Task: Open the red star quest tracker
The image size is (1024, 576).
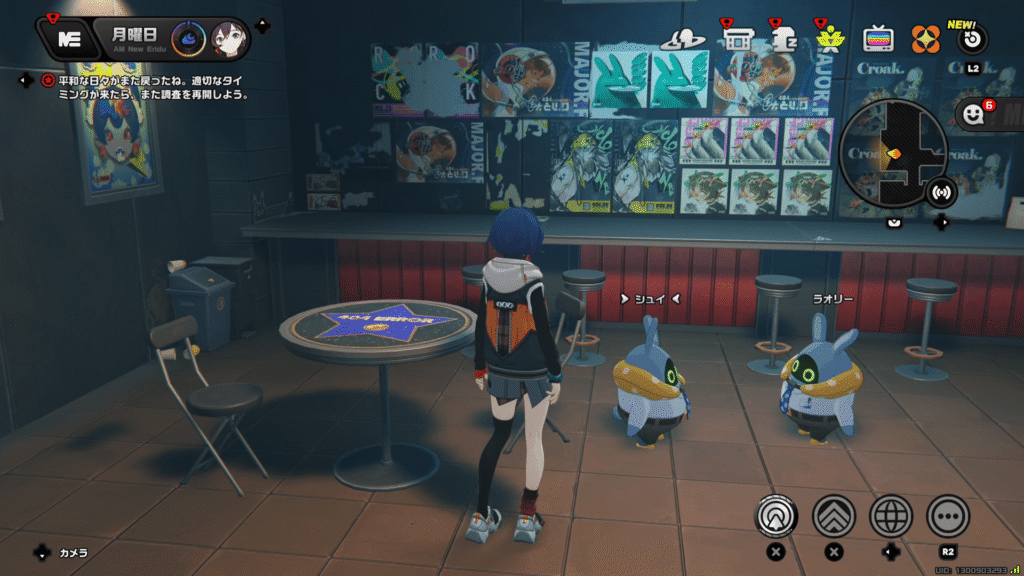Action: [x=47, y=80]
